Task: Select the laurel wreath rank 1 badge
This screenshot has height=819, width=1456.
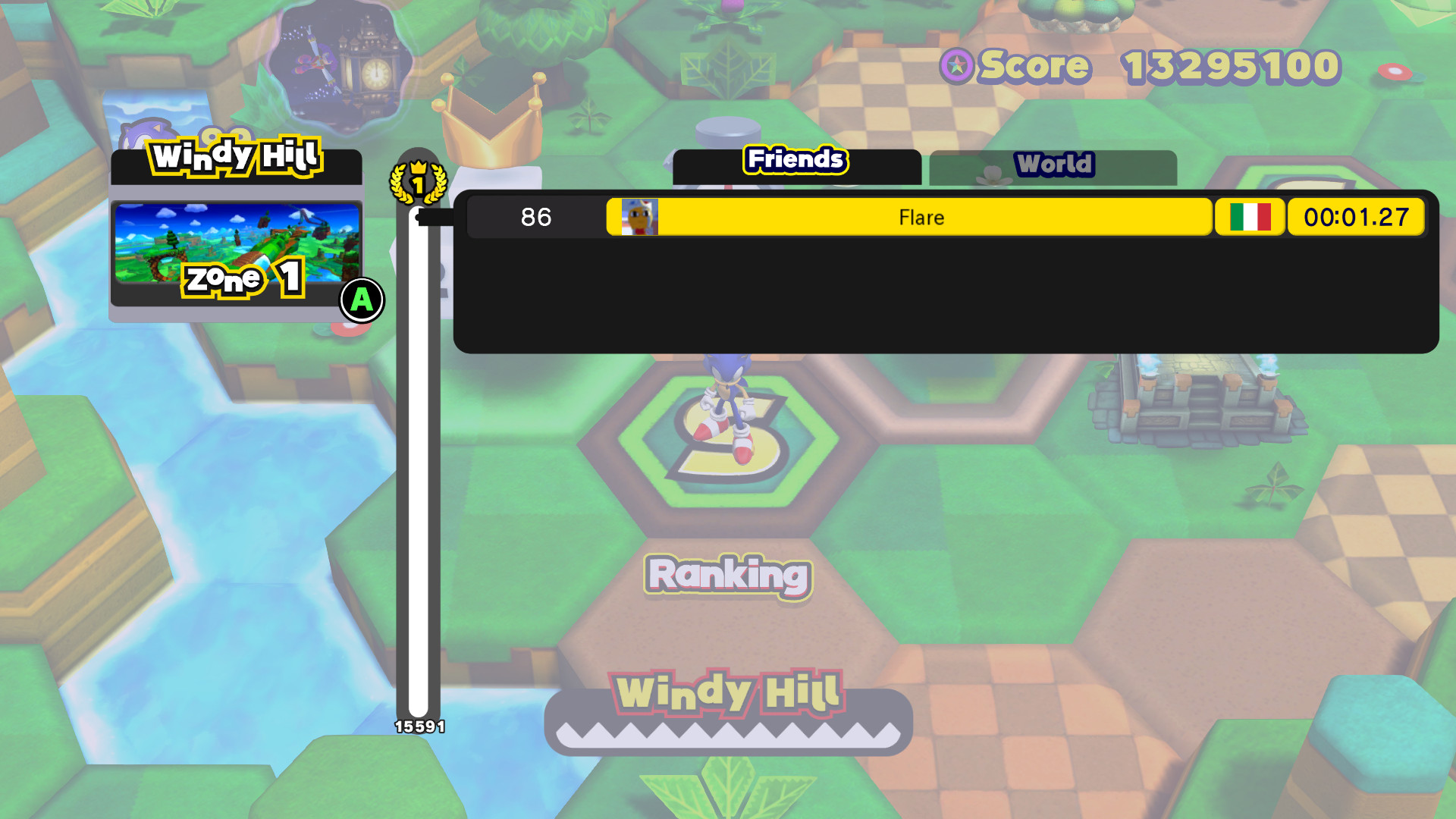Action: [x=419, y=182]
